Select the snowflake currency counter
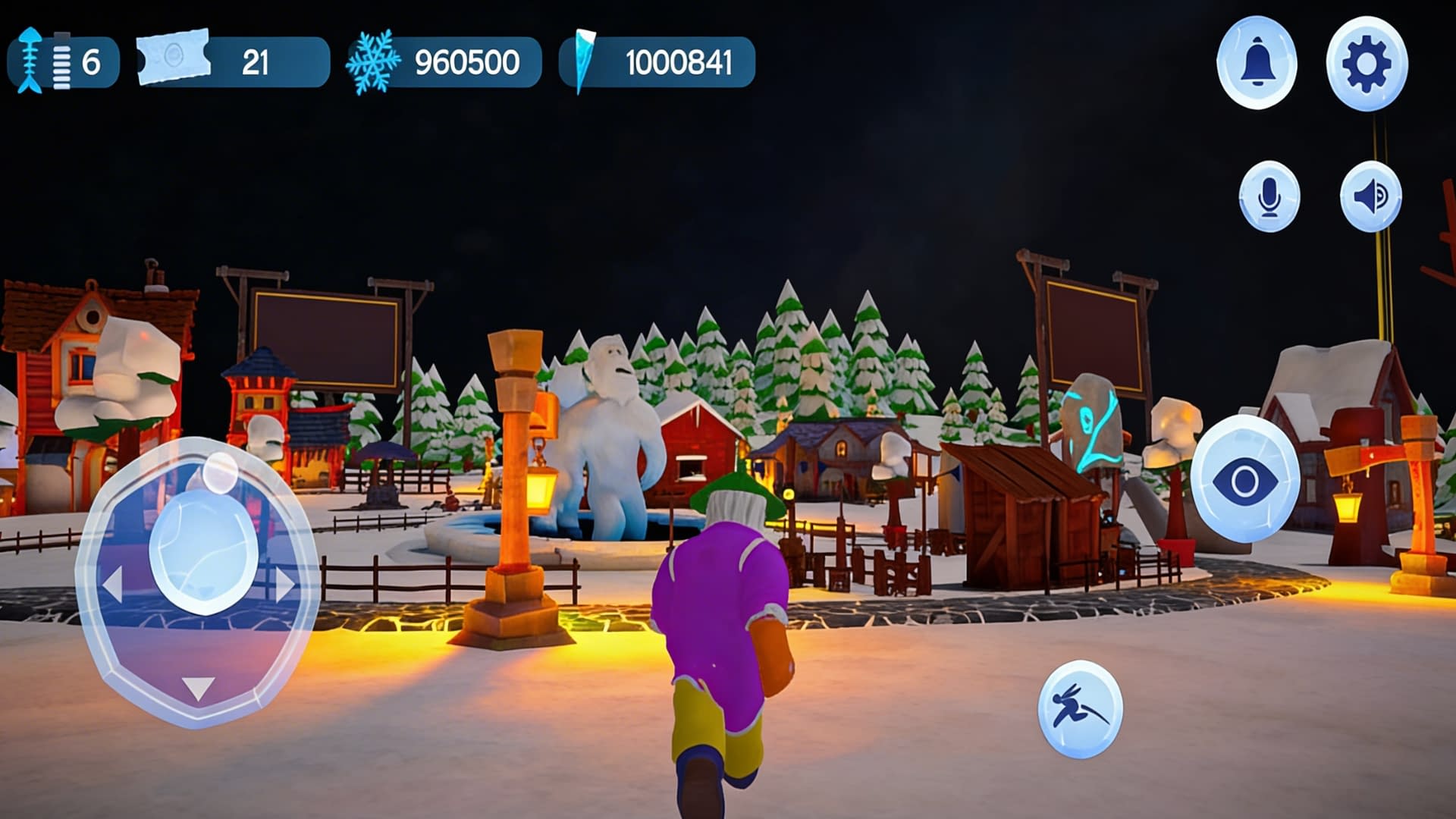 coord(444,62)
